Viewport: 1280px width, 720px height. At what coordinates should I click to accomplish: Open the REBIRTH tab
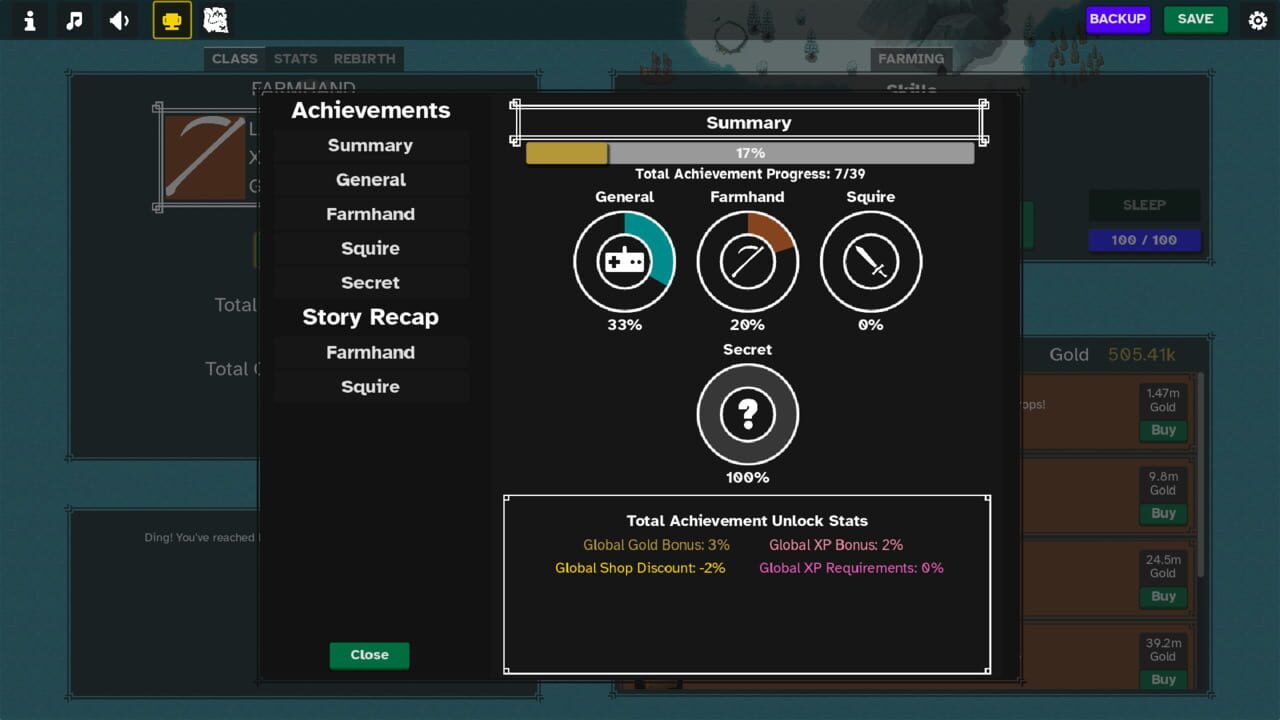(x=364, y=59)
